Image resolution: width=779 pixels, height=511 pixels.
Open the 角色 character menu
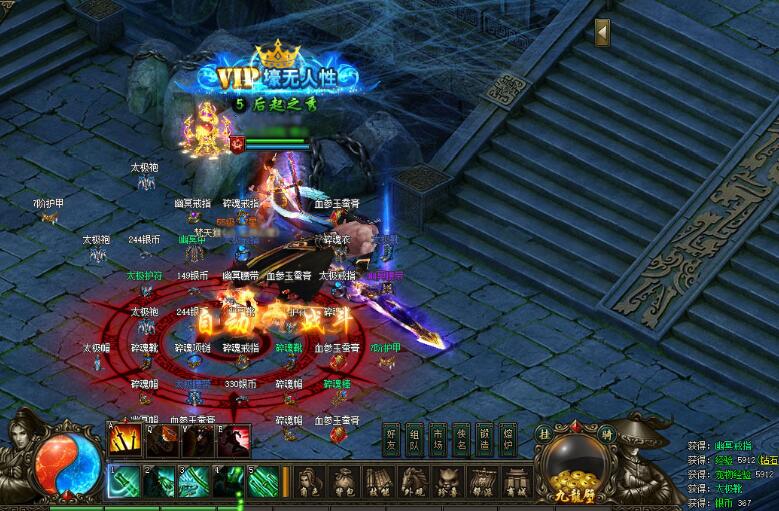[x=311, y=480]
